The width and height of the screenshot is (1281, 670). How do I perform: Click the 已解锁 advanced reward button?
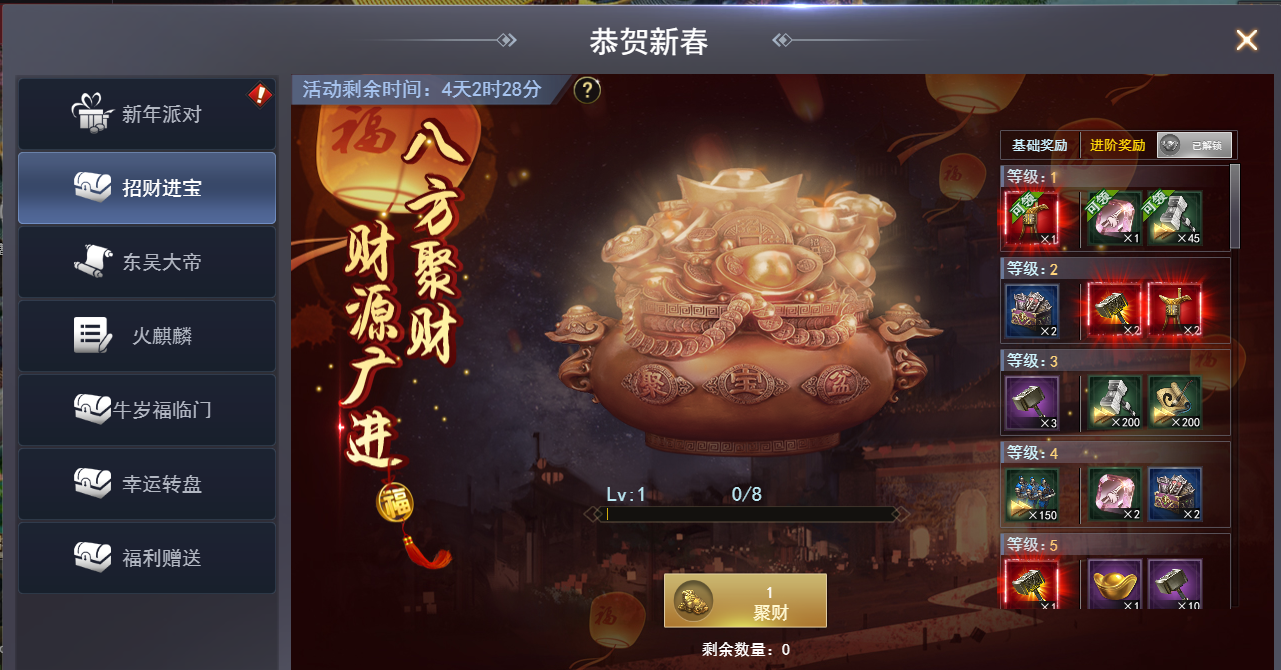(x=1196, y=145)
